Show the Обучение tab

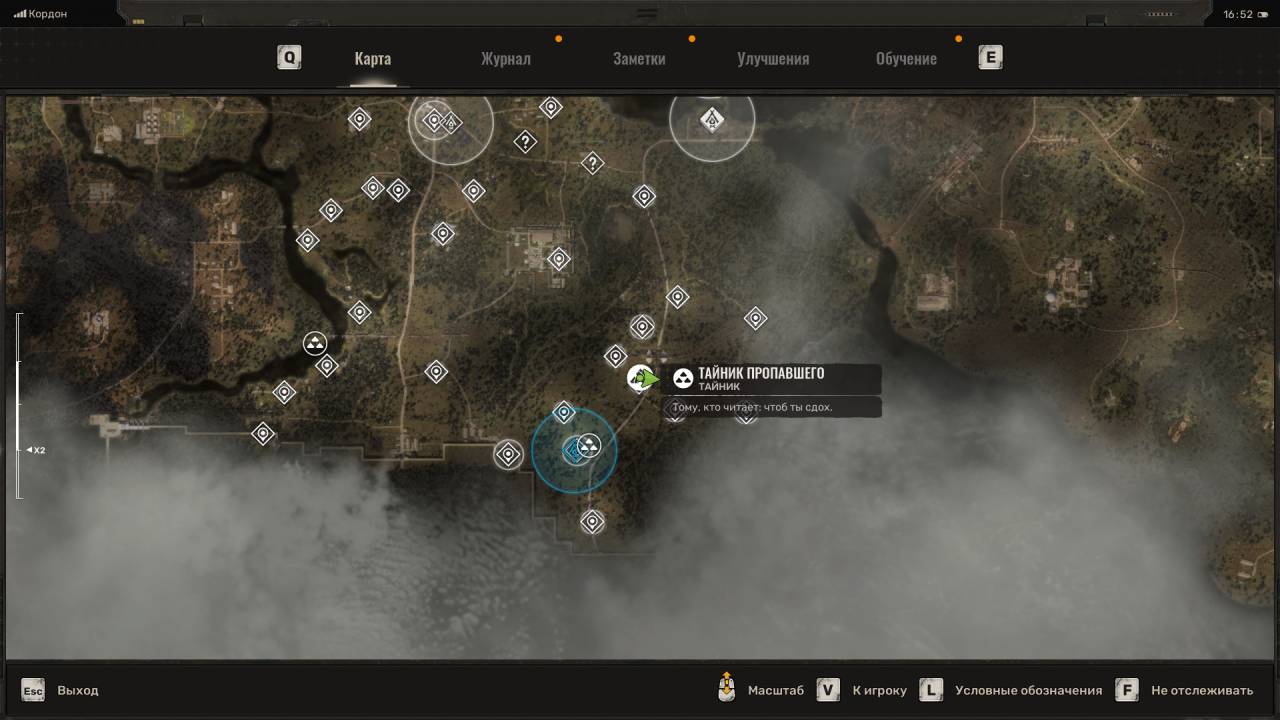[x=906, y=58]
